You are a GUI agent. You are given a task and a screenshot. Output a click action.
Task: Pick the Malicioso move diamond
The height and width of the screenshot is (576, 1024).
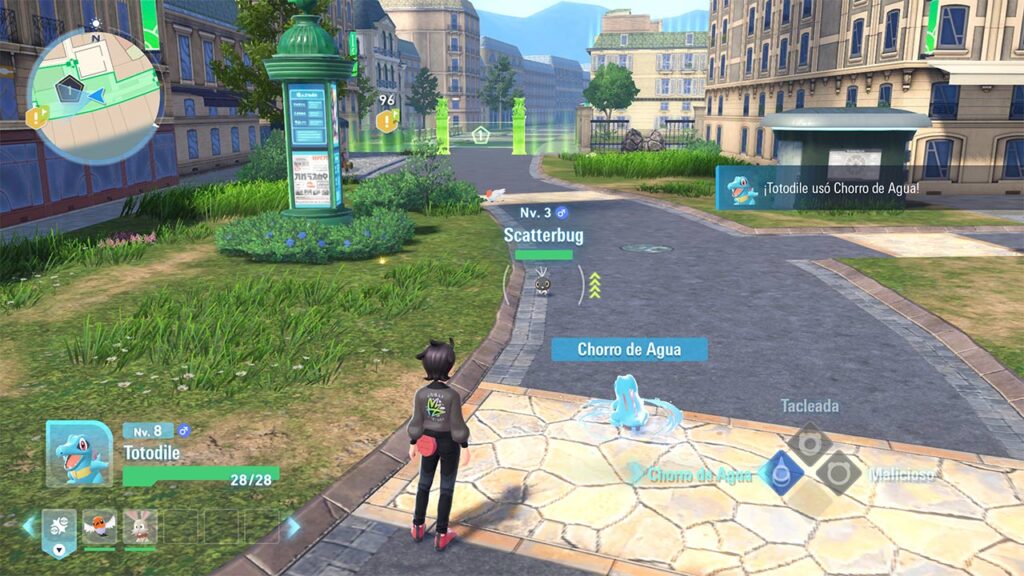(837, 472)
